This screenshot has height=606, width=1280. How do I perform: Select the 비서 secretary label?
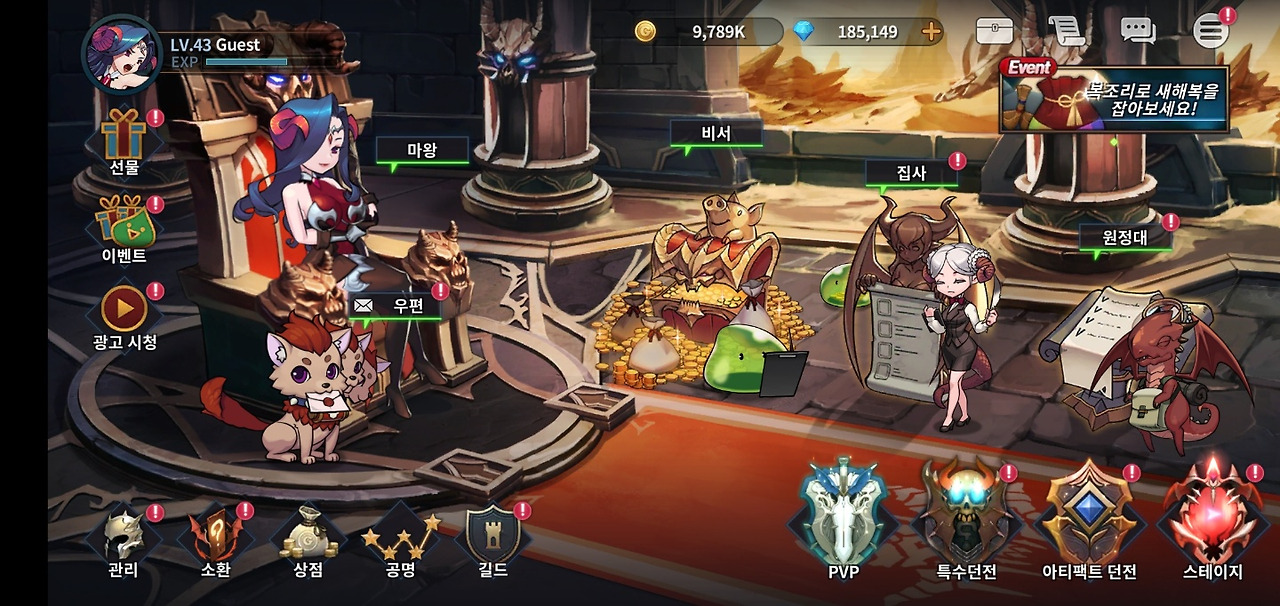point(716,134)
